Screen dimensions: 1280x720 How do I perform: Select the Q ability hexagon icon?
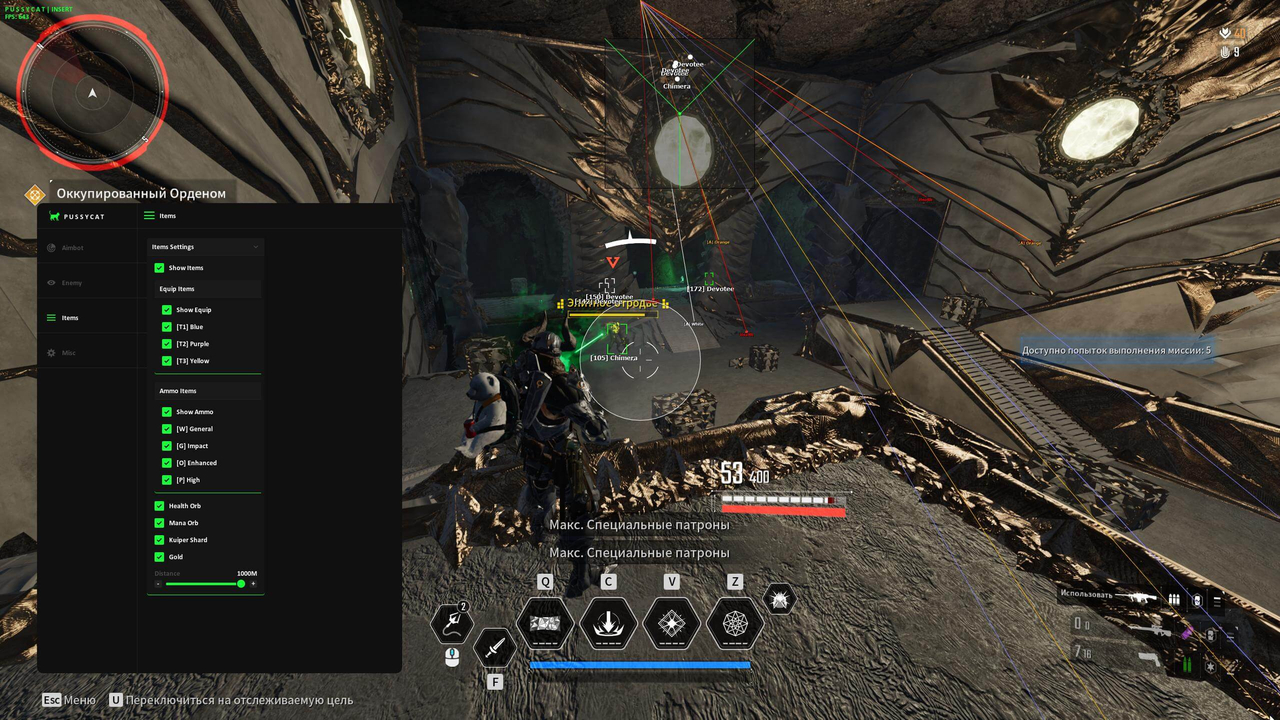[546, 622]
